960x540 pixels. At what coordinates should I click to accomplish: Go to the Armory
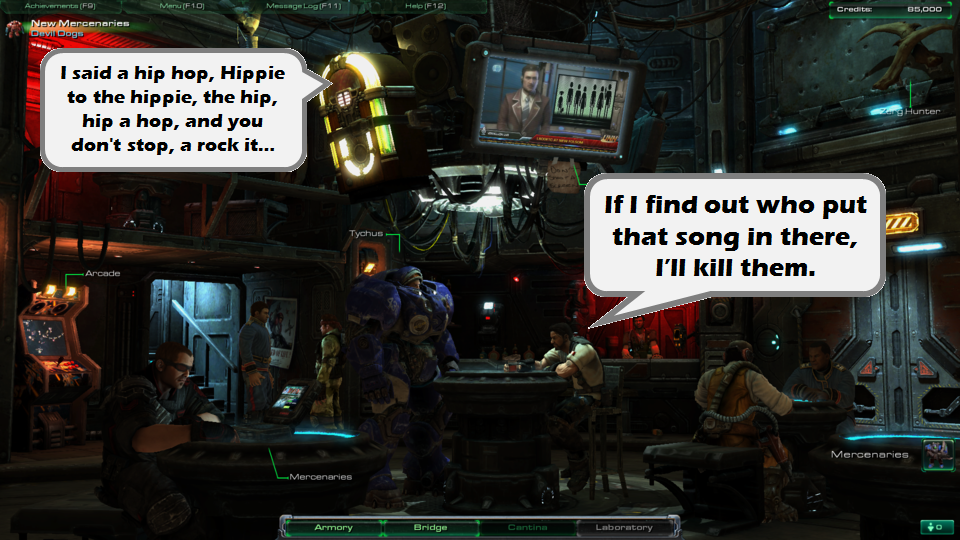pos(333,527)
